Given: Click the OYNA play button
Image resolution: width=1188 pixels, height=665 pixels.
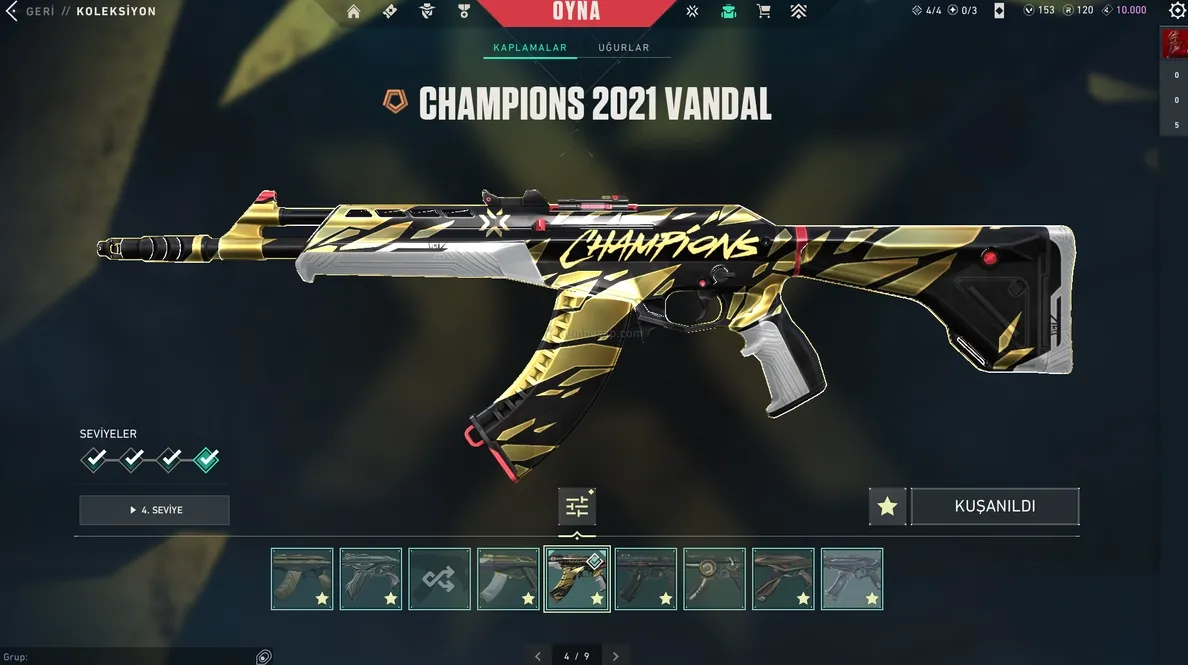Looking at the screenshot, I should pyautogui.click(x=576, y=12).
